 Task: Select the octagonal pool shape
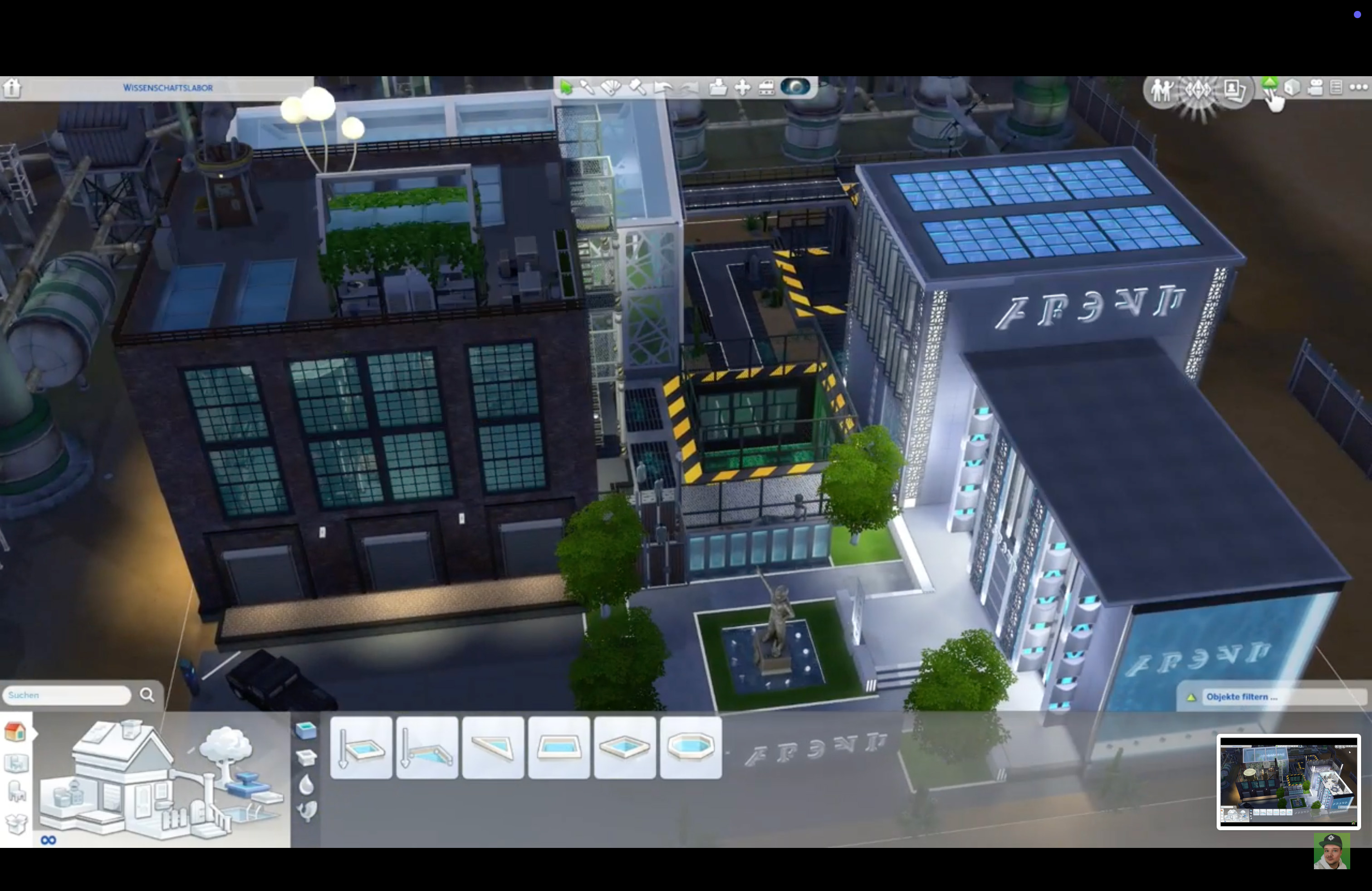tap(691, 748)
